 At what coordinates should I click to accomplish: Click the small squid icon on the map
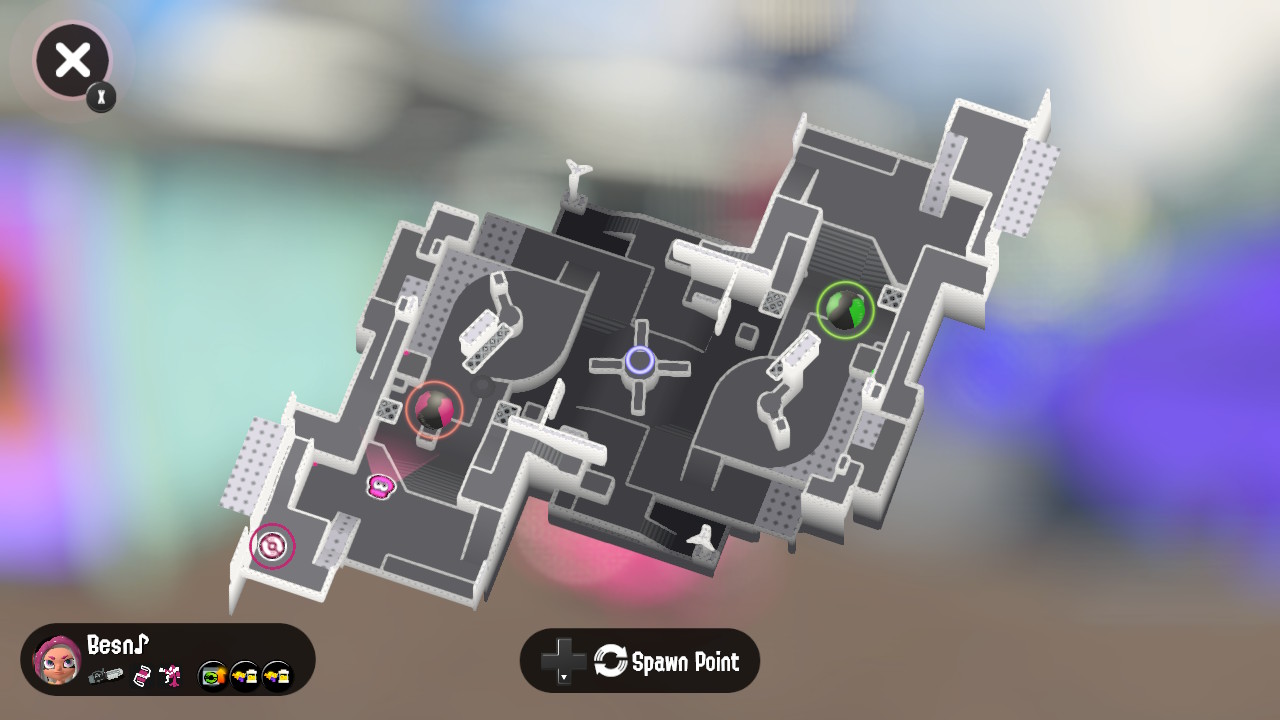tap(383, 487)
